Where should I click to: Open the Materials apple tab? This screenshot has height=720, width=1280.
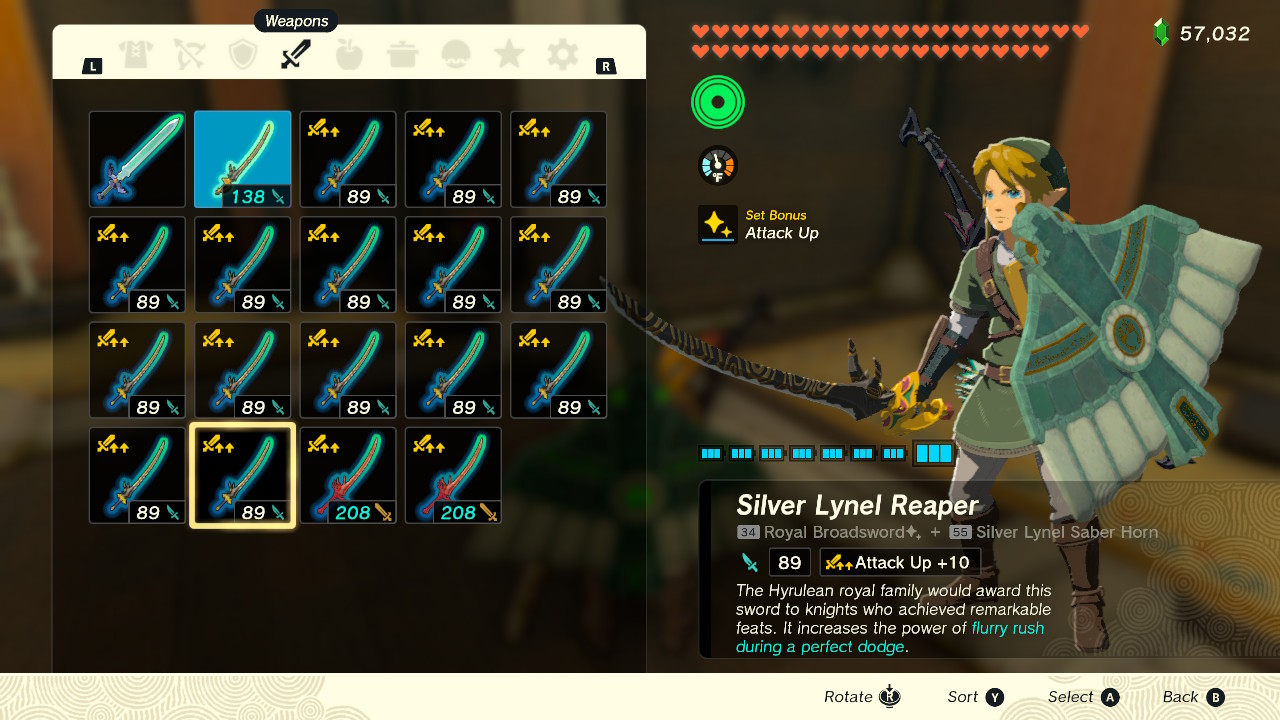coord(349,55)
